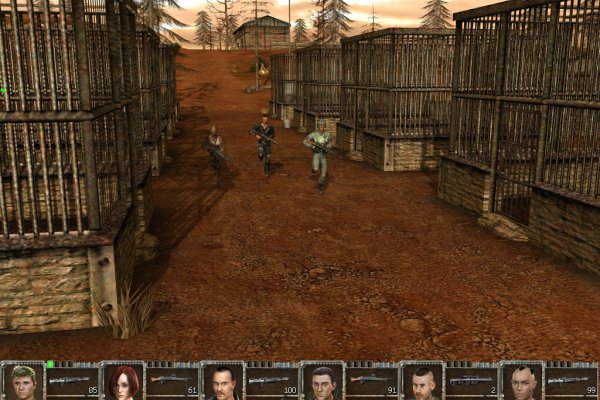Choose the mustached man in black portrait
The image size is (600, 400).
click(x=222, y=382)
